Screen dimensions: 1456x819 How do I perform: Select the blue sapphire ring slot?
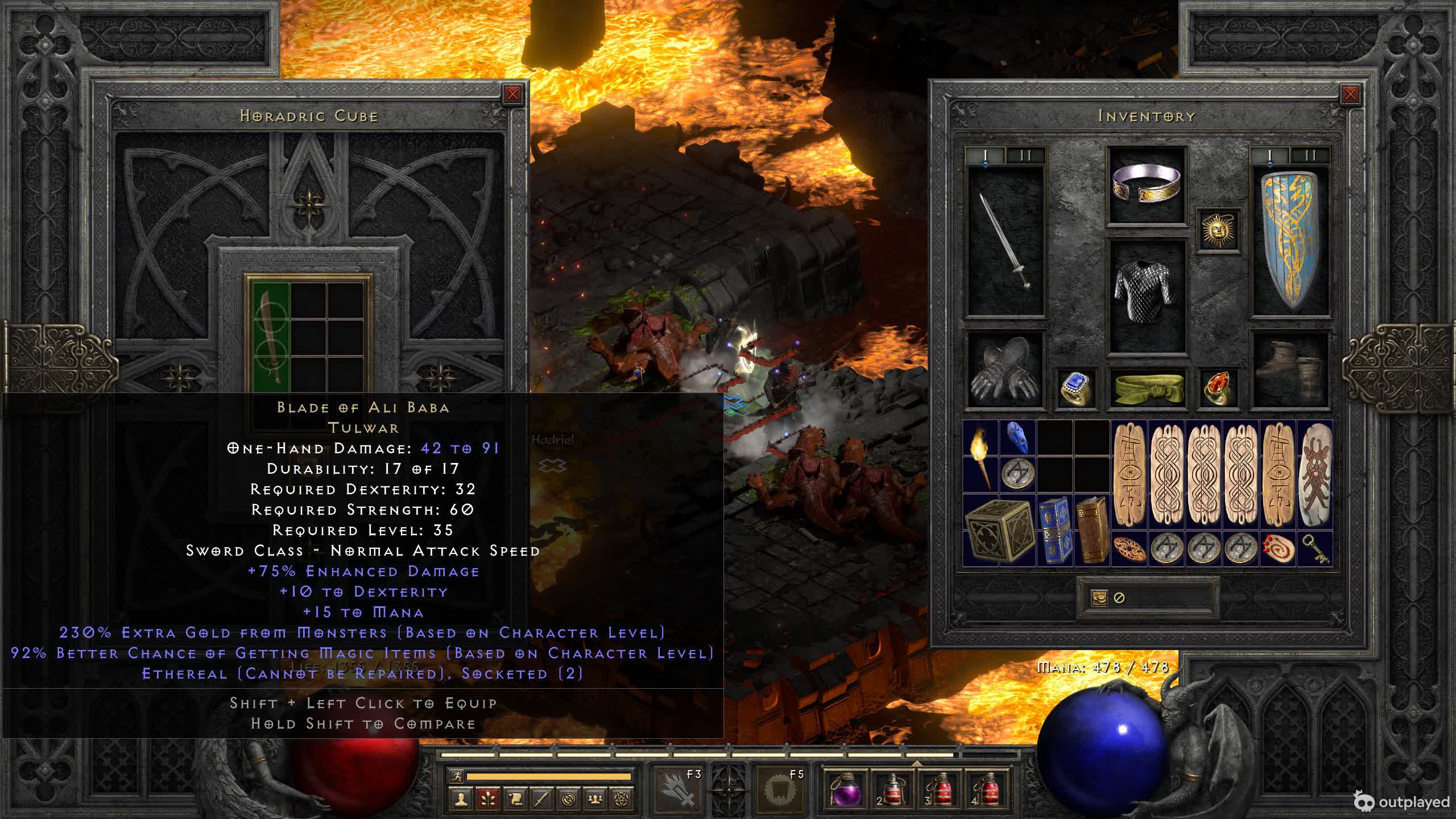coord(1076,388)
